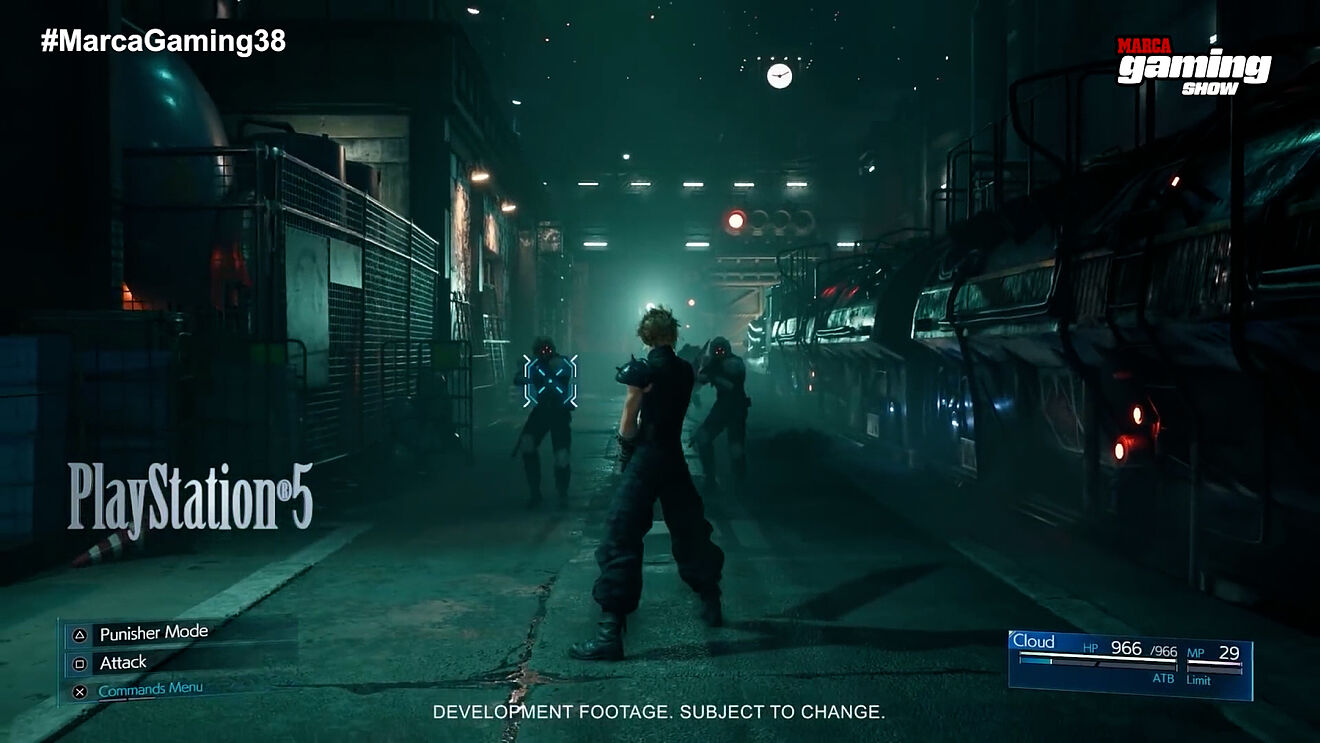Enable Attack mode from the command list
1320x743 pixels.
coord(122,661)
